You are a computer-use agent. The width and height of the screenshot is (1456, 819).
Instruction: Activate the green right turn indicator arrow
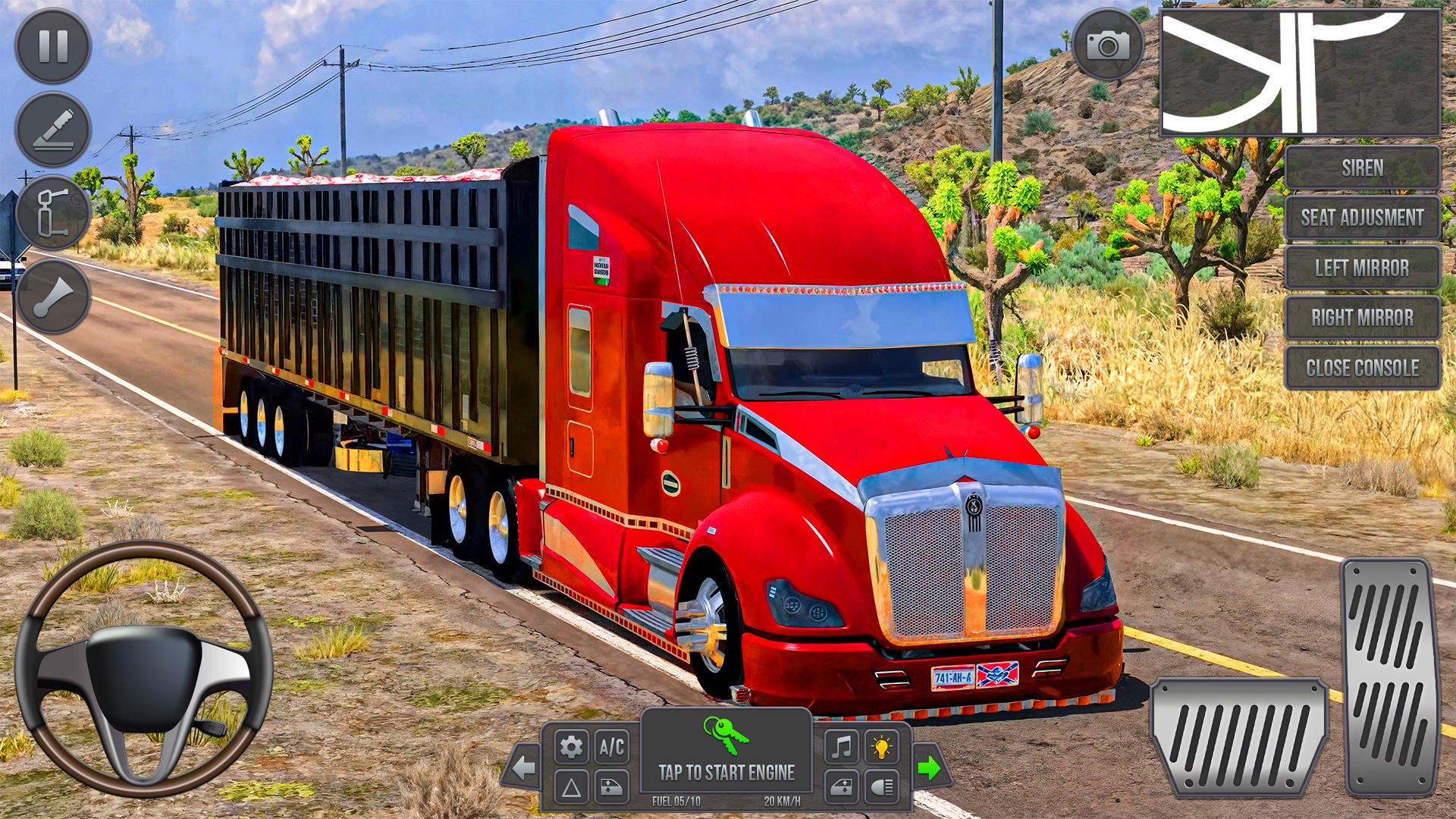click(x=930, y=768)
